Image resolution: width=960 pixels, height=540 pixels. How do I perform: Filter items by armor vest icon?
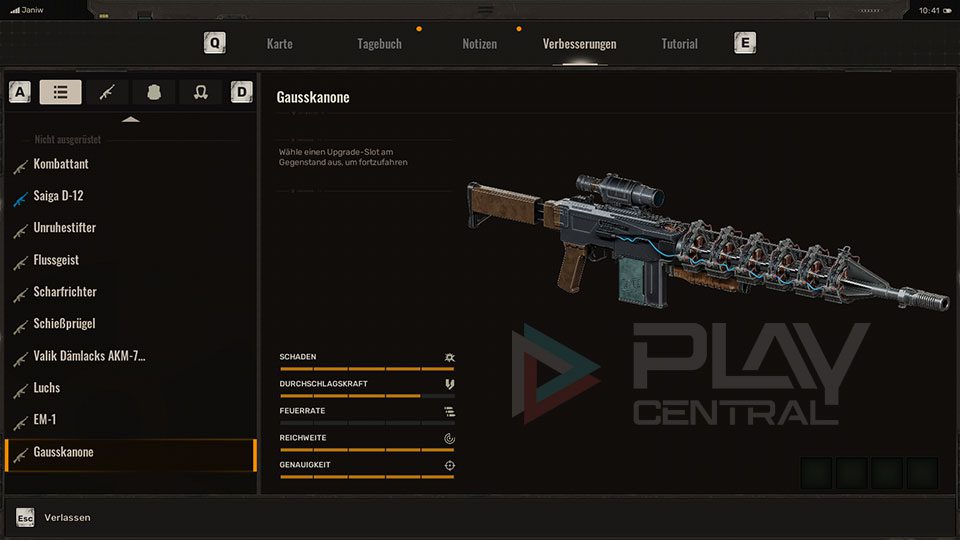[154, 92]
